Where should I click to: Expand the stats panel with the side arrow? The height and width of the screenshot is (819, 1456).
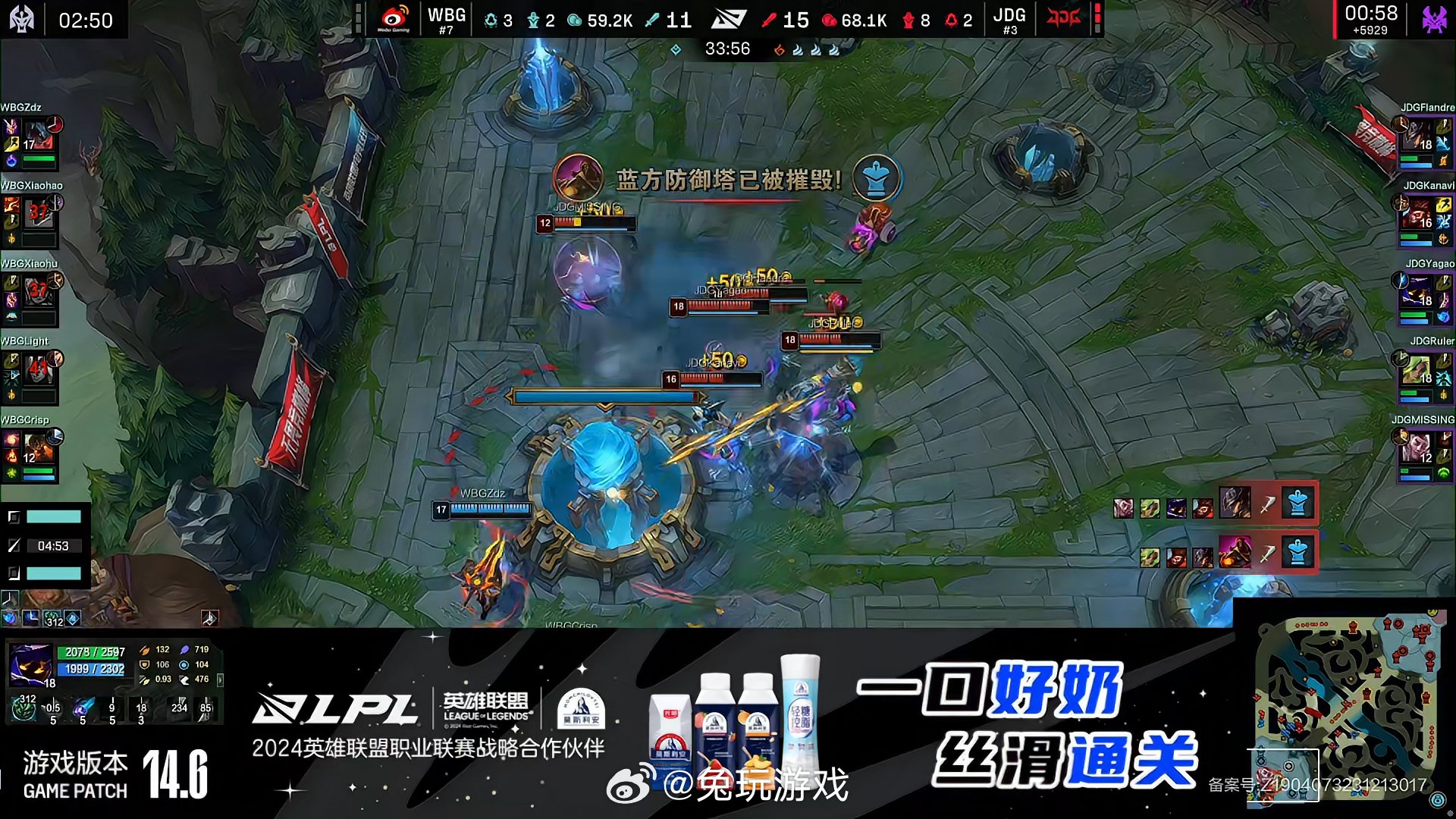pos(220,682)
